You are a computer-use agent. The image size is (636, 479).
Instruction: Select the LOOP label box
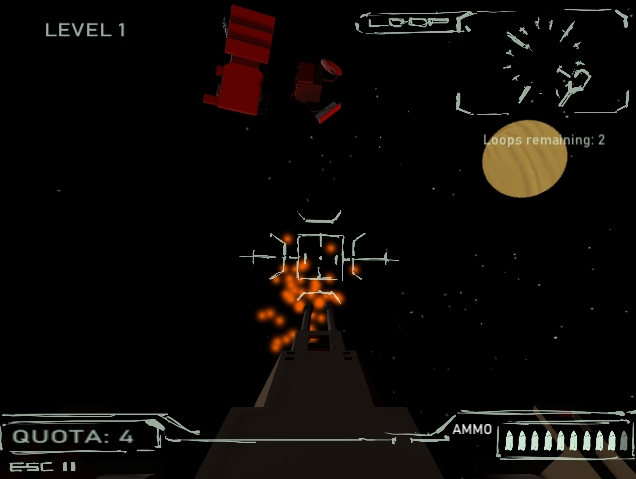click(x=412, y=22)
